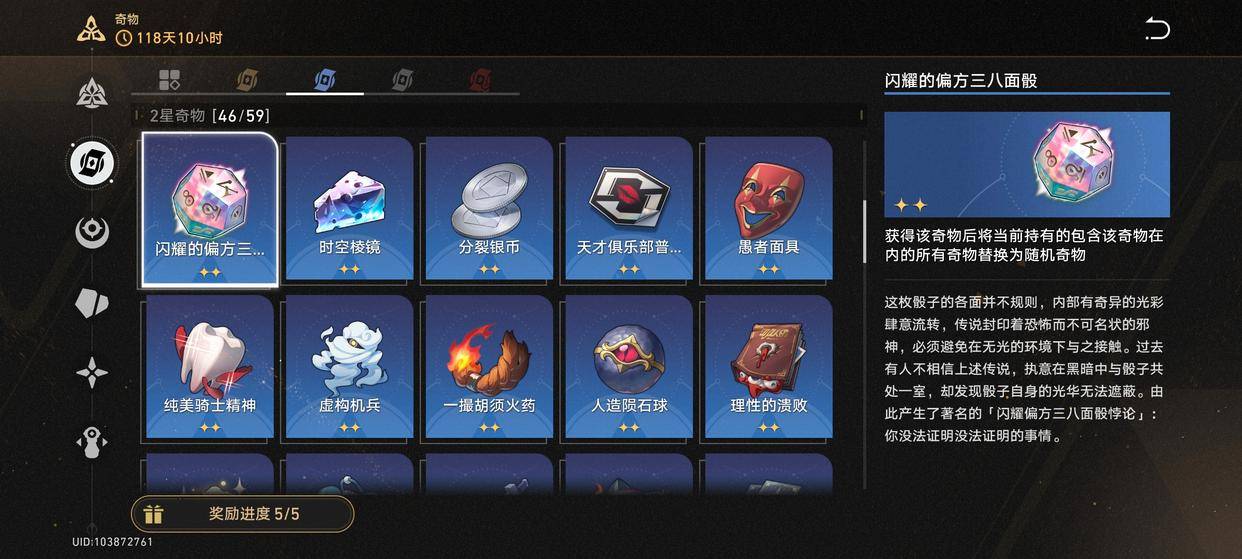Select the 闪耀的偏方三八面骰 curio
Screen dimensions: 1242x559
[209, 209]
